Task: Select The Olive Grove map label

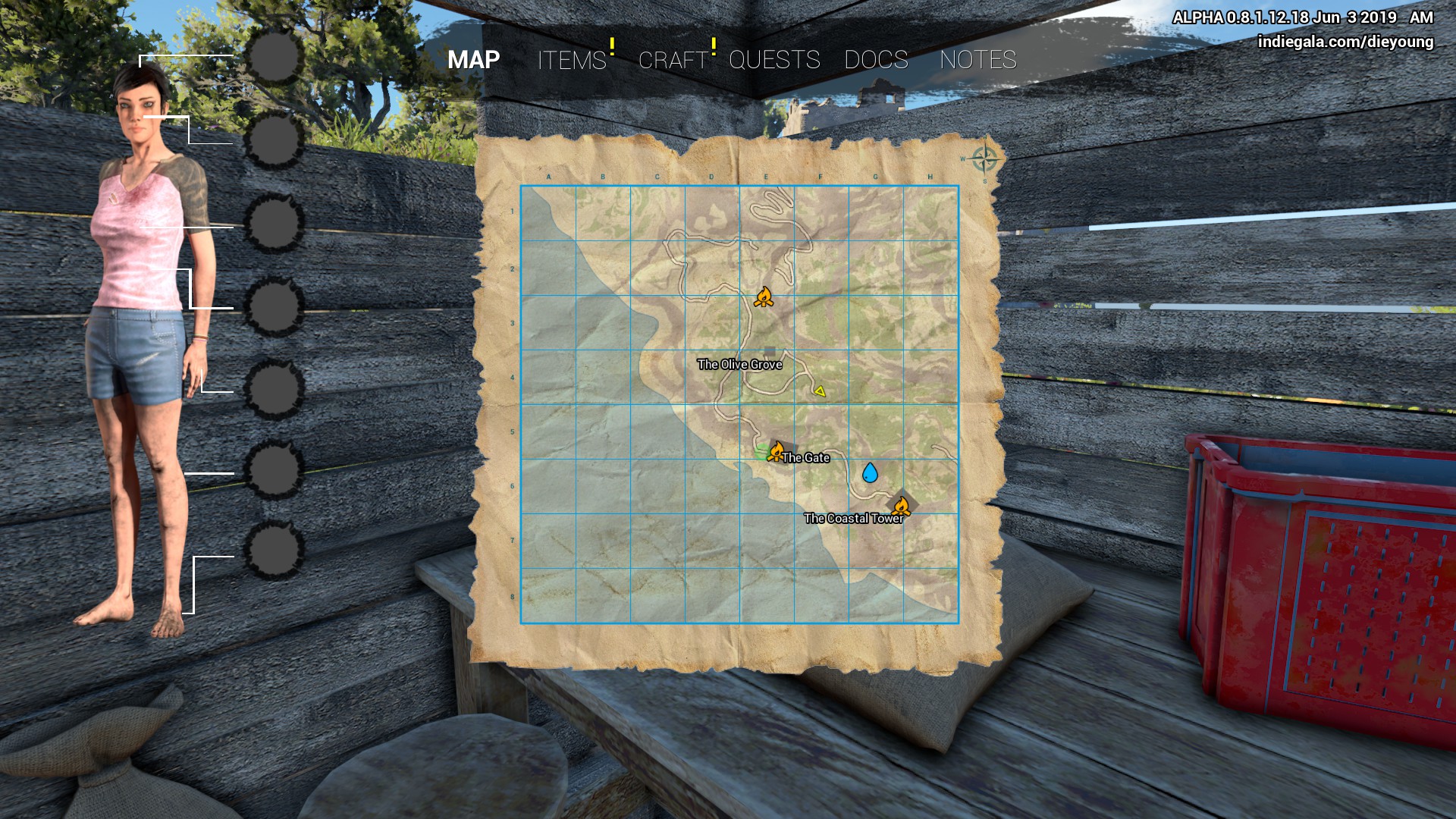Action: click(739, 365)
